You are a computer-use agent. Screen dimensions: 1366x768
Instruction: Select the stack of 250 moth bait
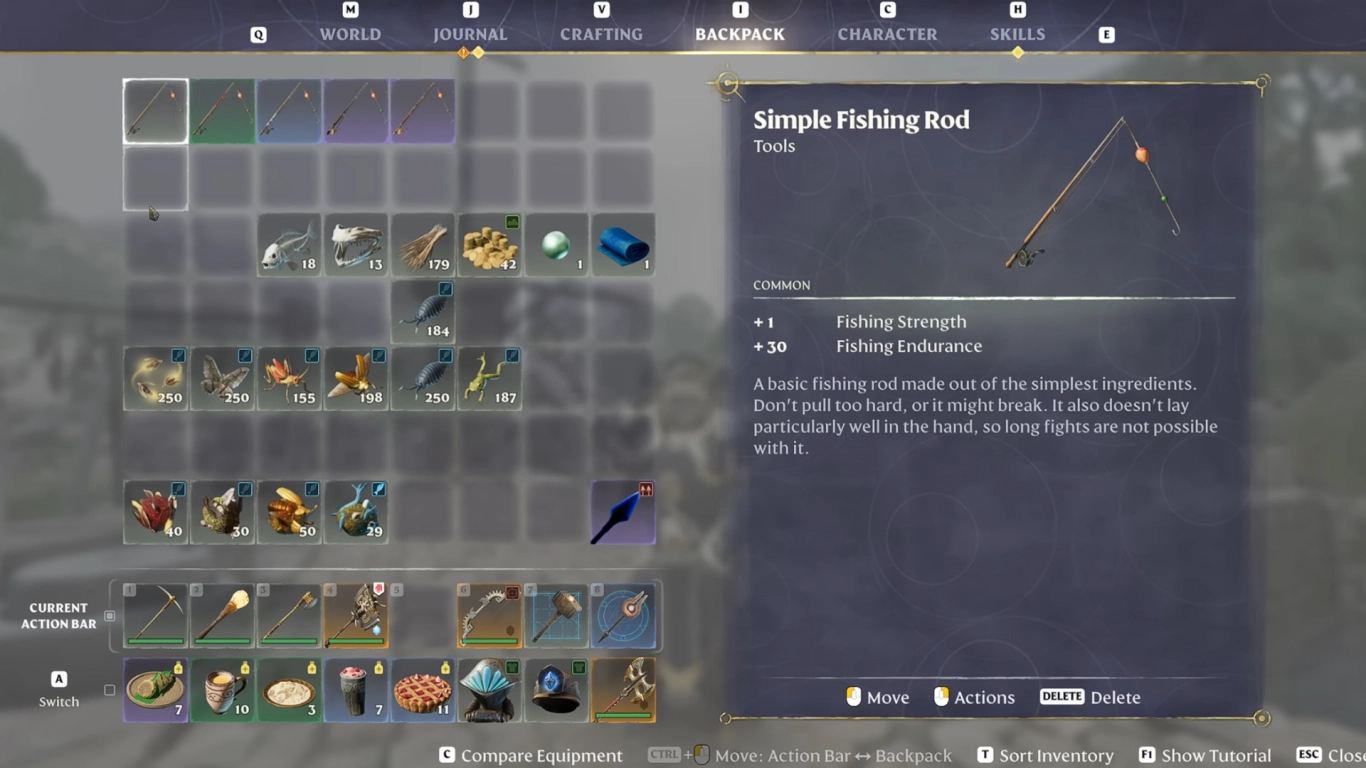pyautogui.click(x=222, y=378)
